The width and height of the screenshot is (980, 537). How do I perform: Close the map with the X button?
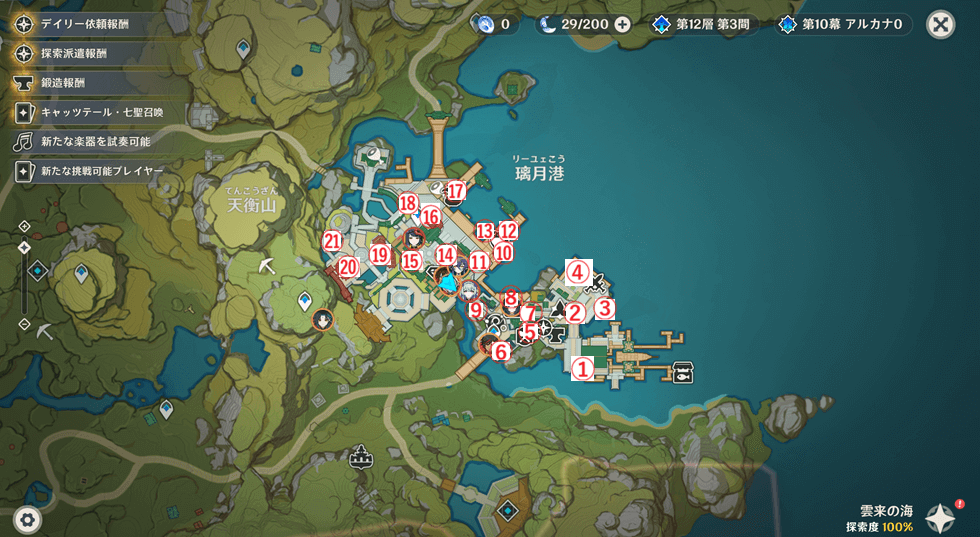pyautogui.click(x=940, y=24)
